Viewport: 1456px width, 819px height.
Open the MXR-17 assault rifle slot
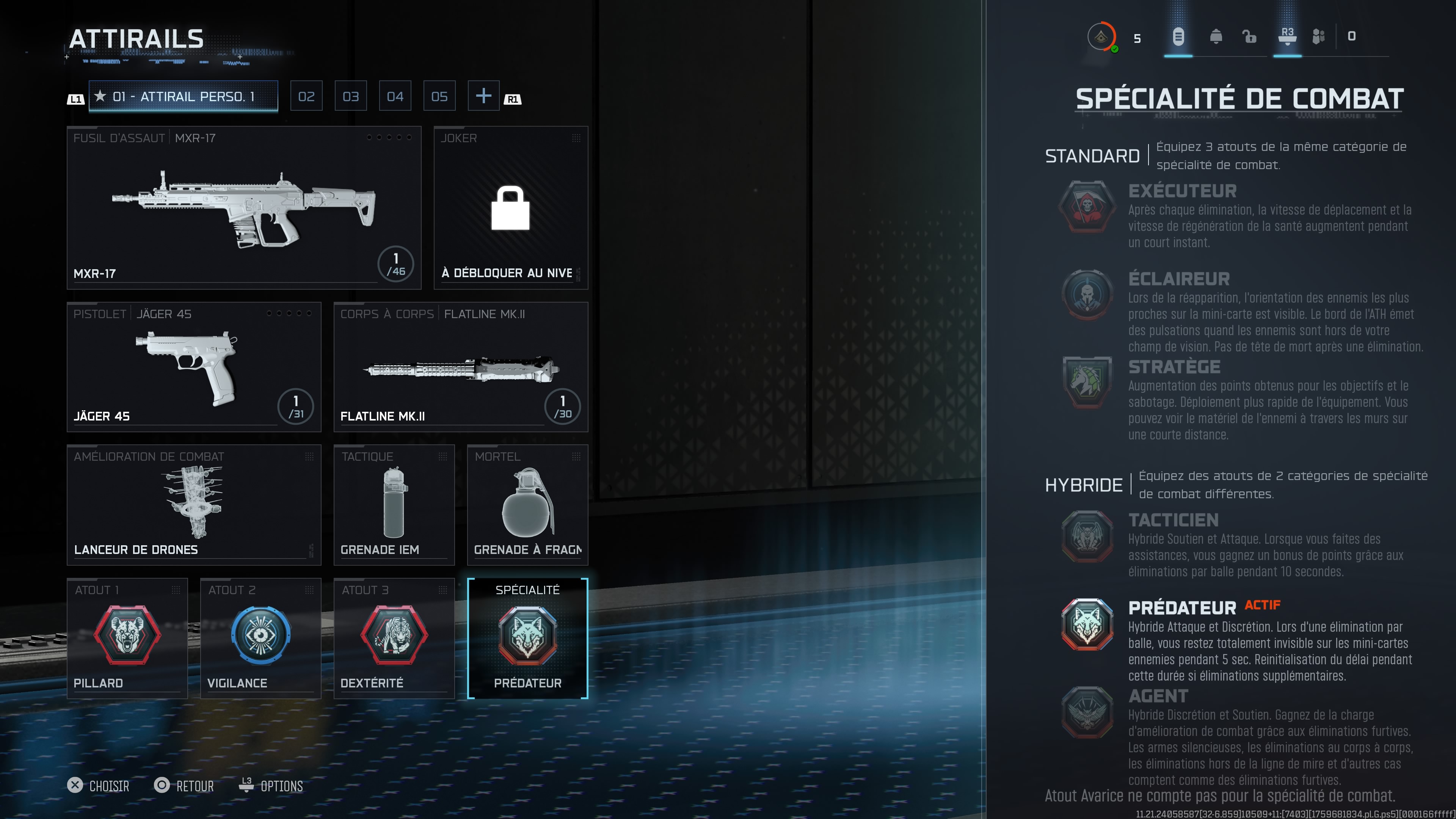pos(244,208)
